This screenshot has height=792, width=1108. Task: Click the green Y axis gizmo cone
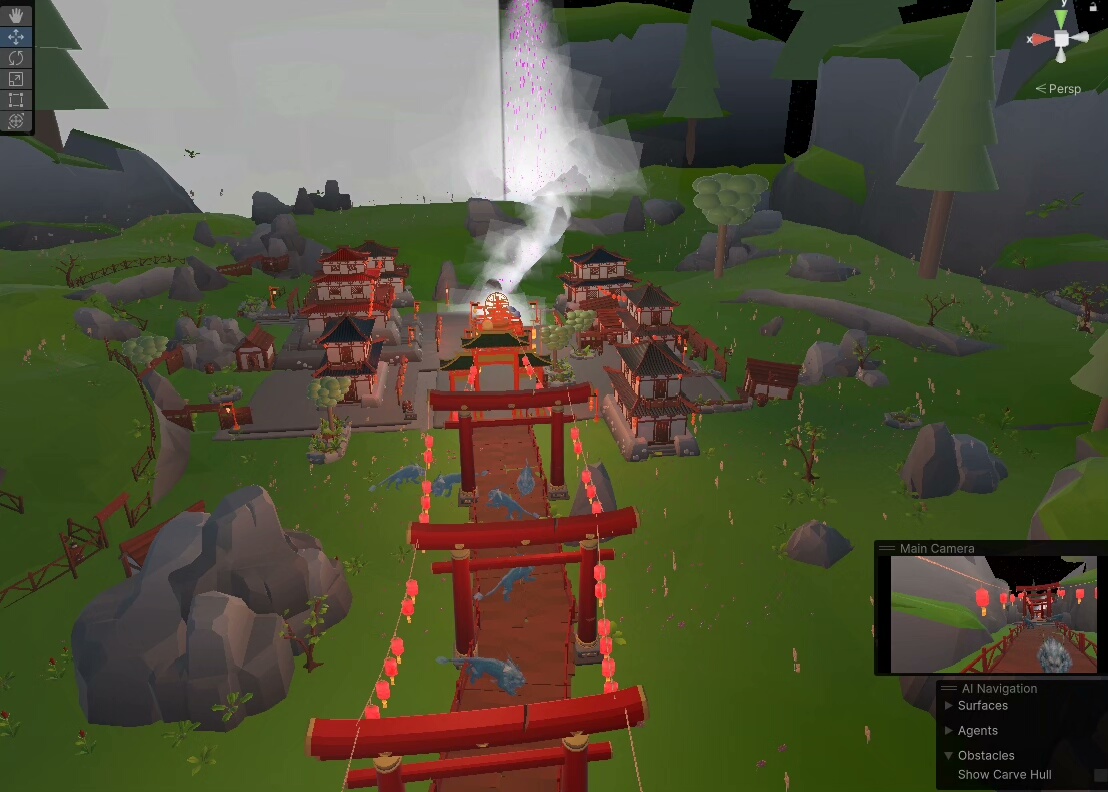pos(1061,19)
